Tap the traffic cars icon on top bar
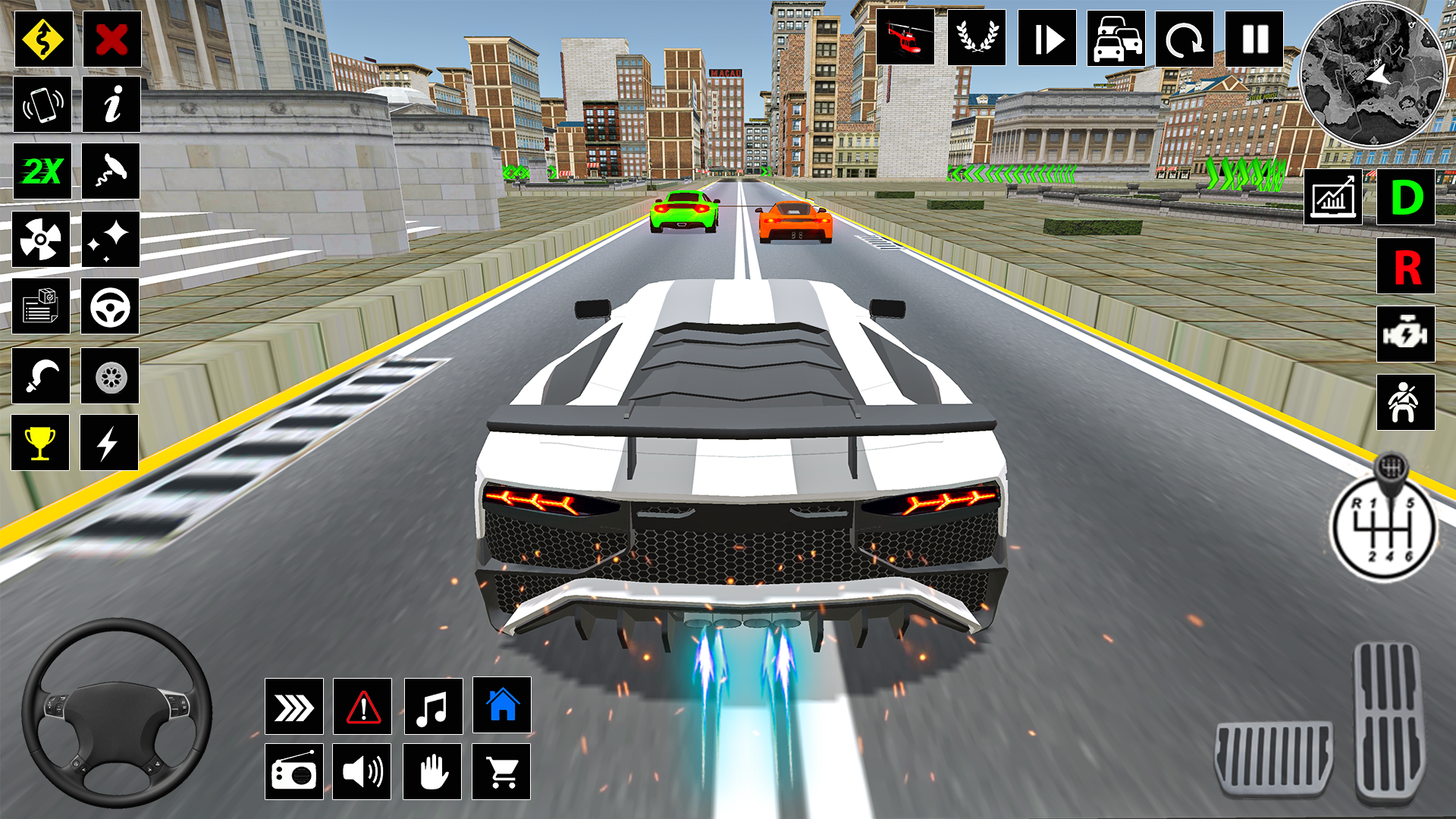1456x819 pixels. click(x=1115, y=39)
